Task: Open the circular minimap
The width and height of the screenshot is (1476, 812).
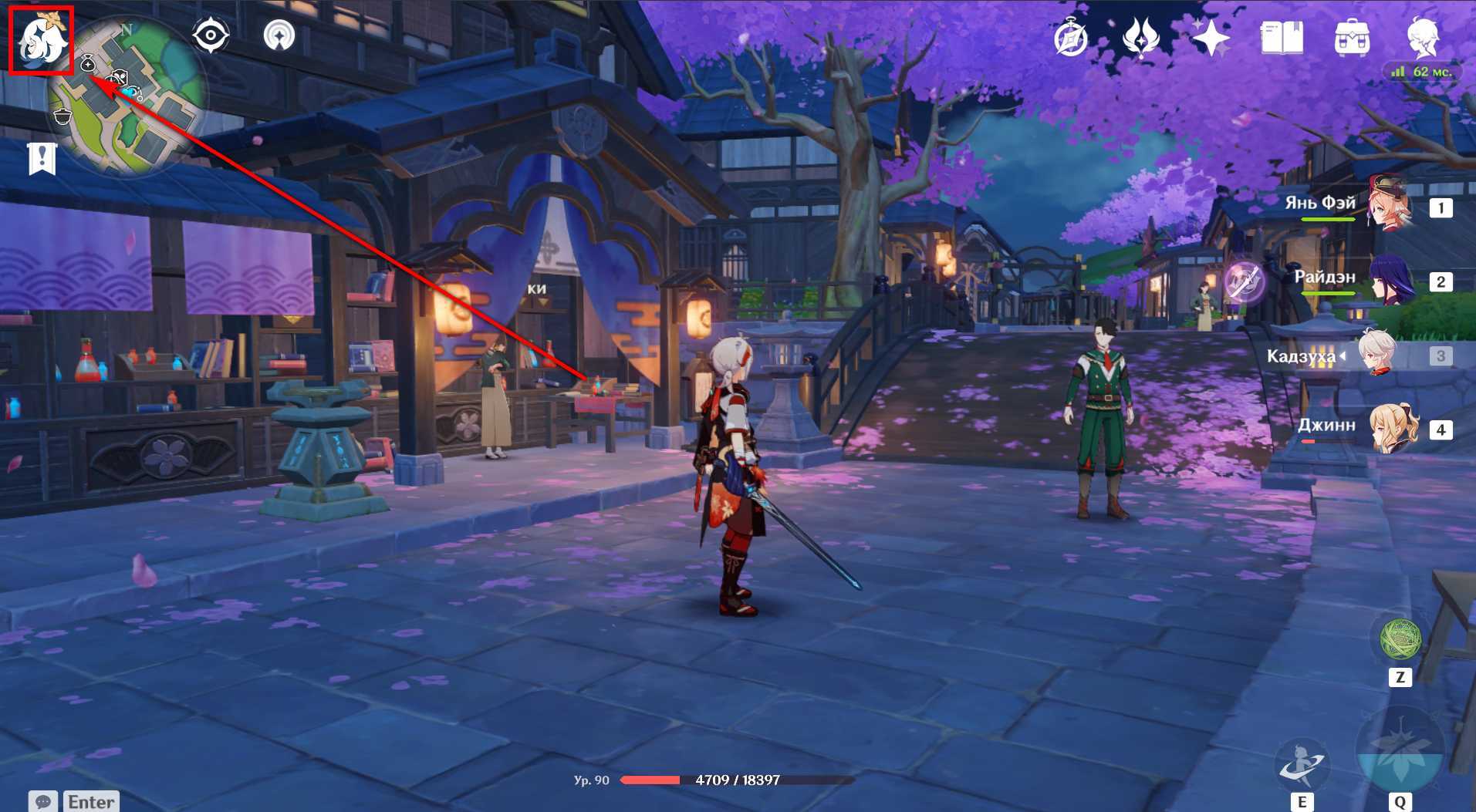Action: [x=127, y=96]
